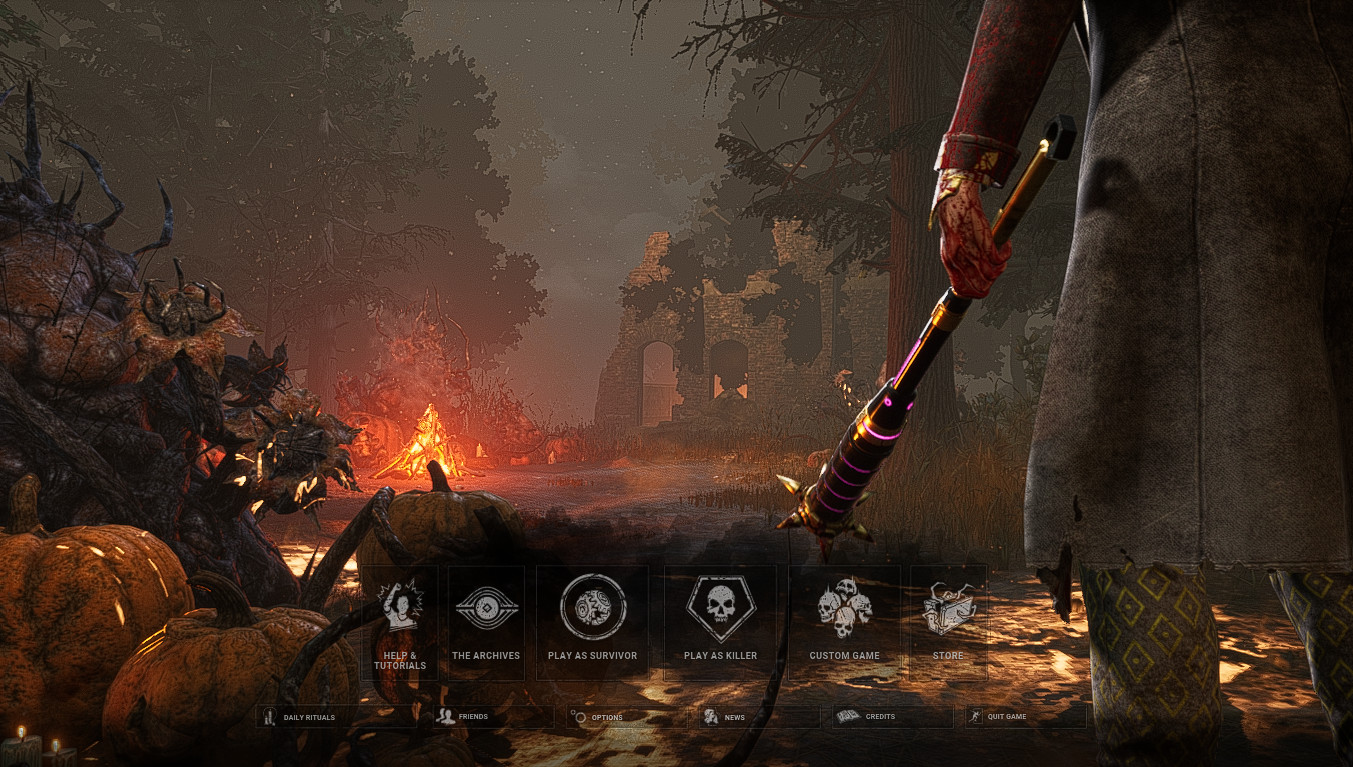Open The Archives emblem icon
Viewport: 1353px width, 767px height.
click(487, 606)
